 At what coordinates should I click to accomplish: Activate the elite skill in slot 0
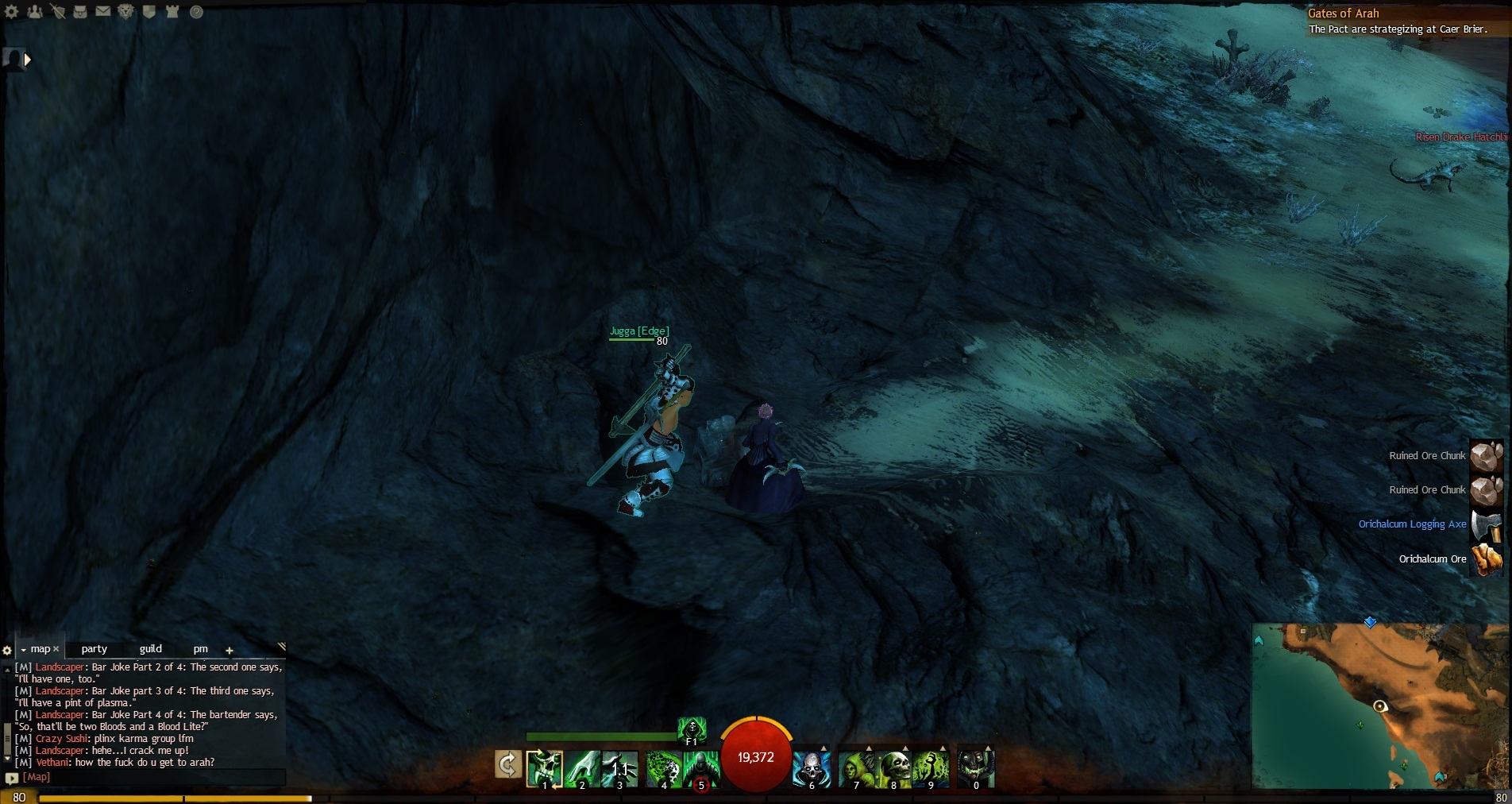point(975,767)
